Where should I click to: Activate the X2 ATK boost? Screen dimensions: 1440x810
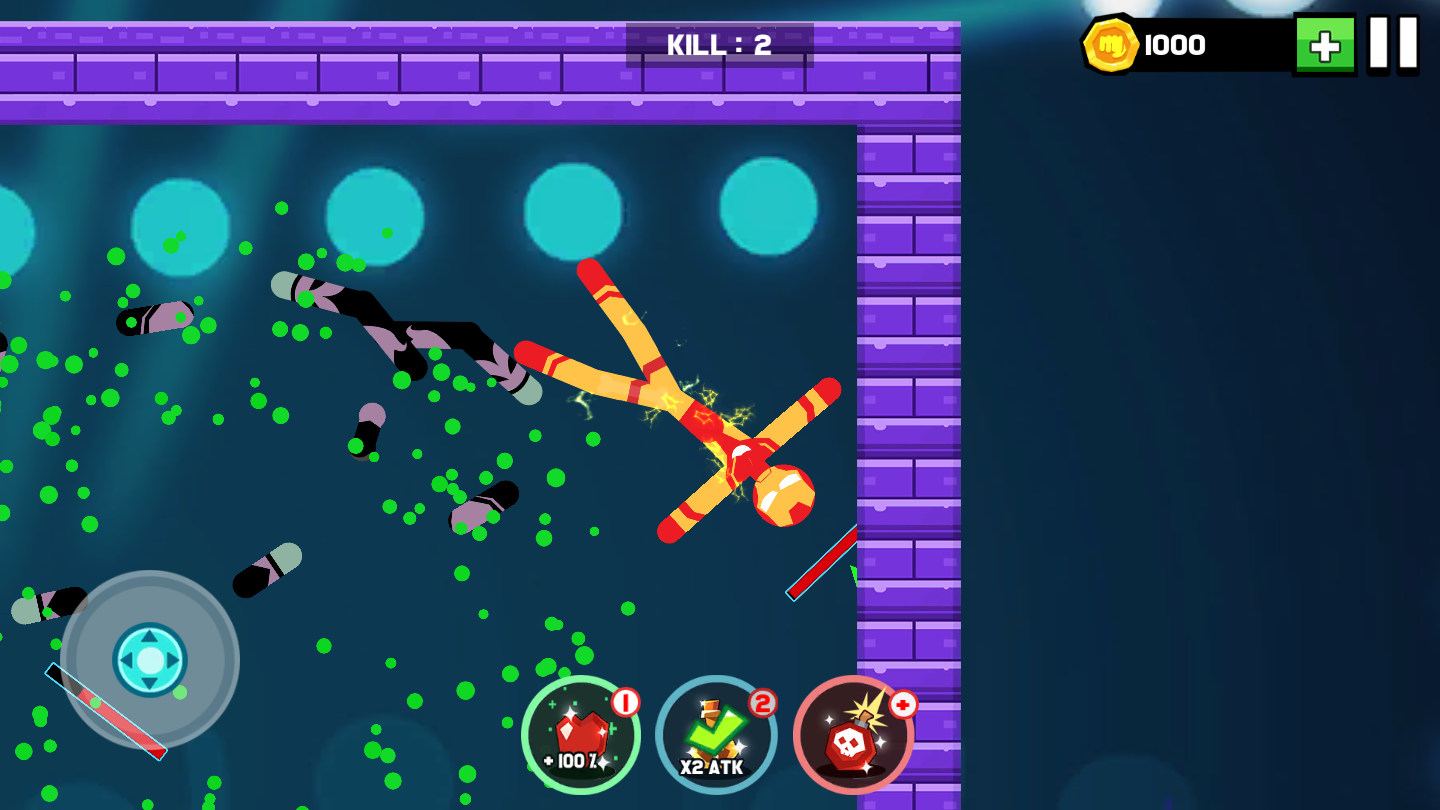point(716,736)
